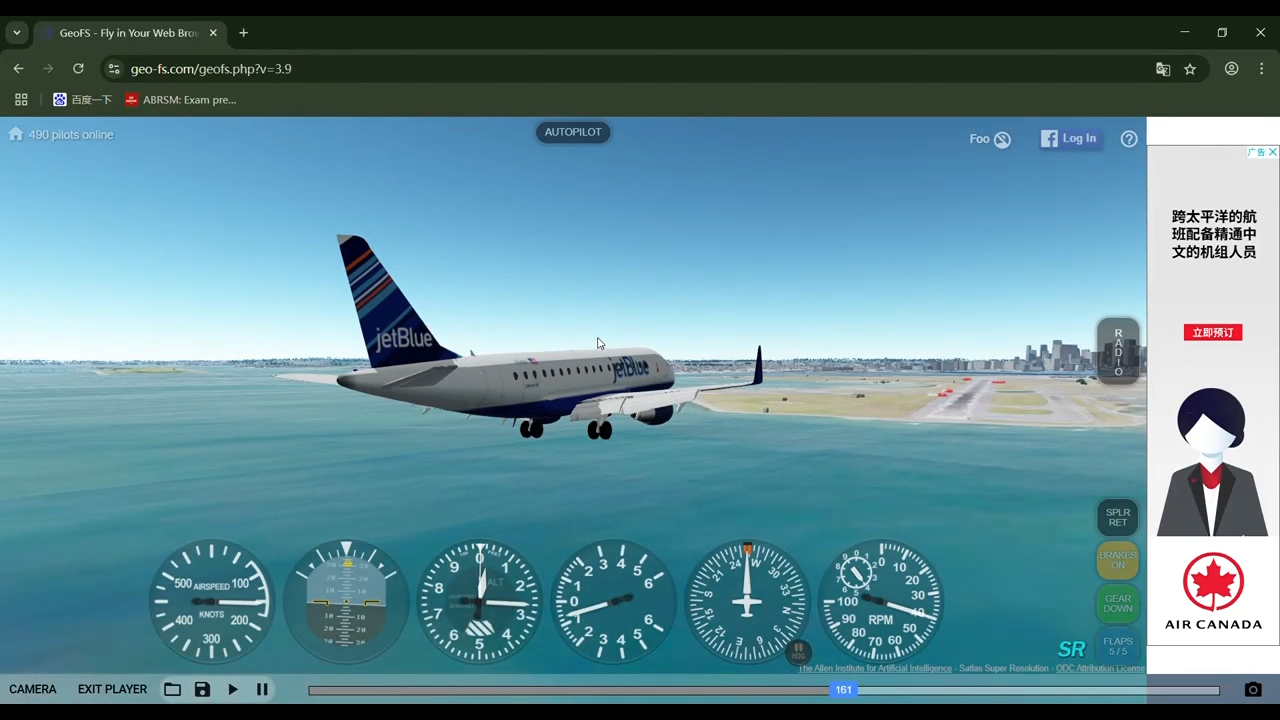Click the Facebook Log In button
Image resolution: width=1280 pixels, height=720 pixels.
coord(1068,139)
